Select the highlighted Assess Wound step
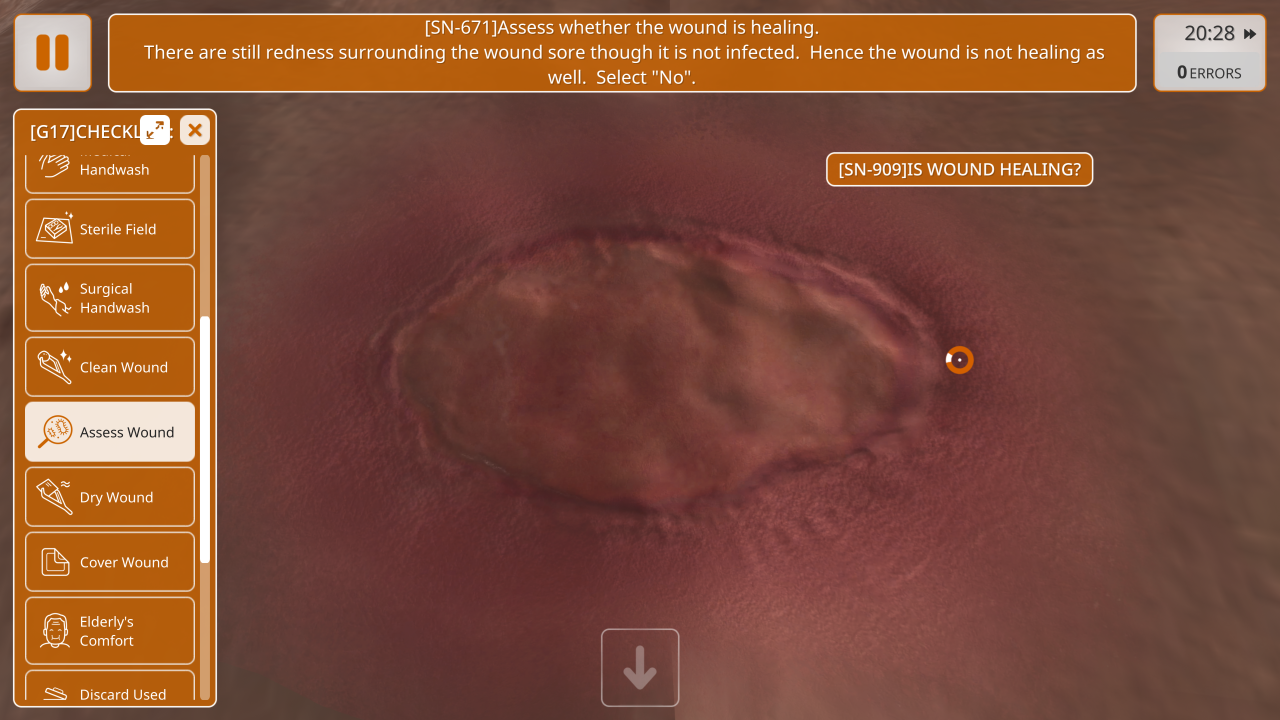 coord(110,432)
